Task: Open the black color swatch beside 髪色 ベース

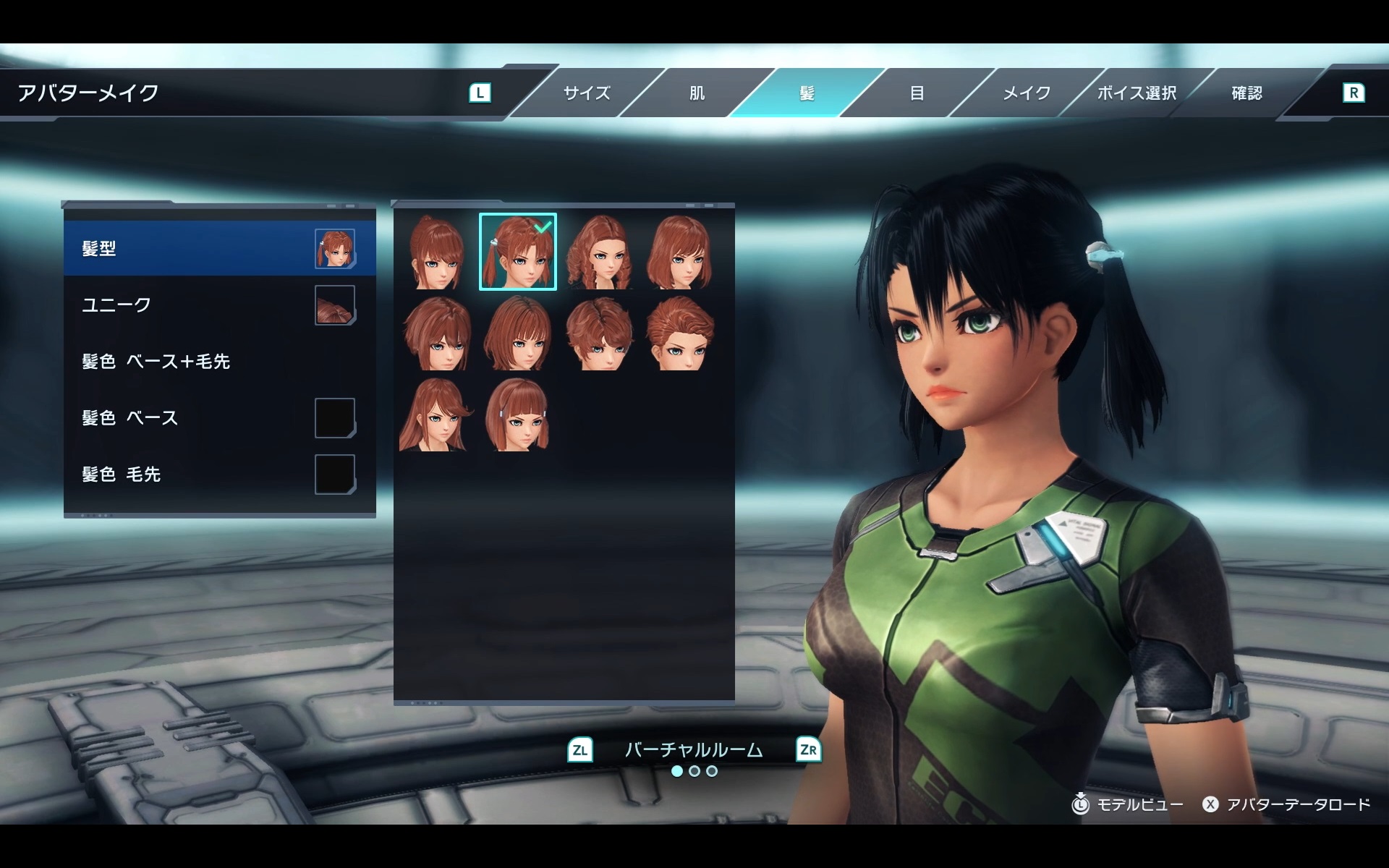Action: 334,417
